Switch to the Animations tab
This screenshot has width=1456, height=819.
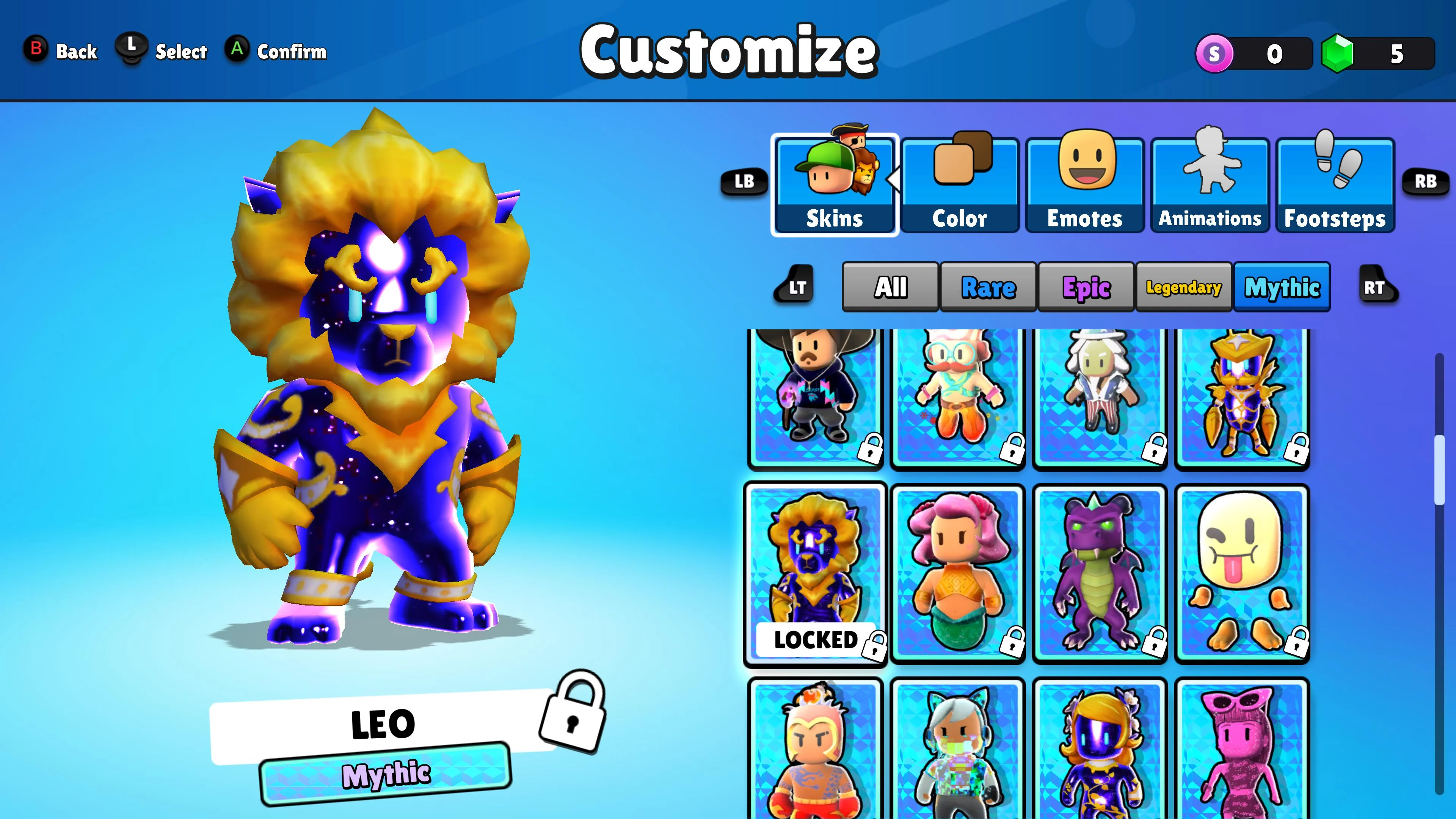(1210, 185)
